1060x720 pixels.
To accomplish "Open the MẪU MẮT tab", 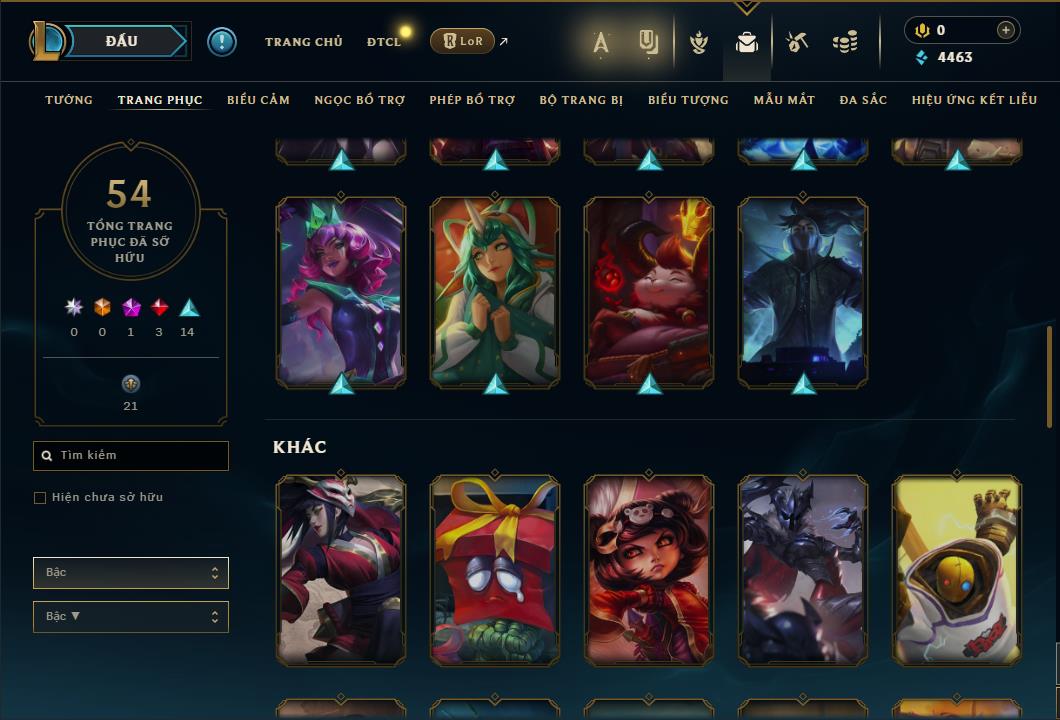I will click(x=784, y=100).
